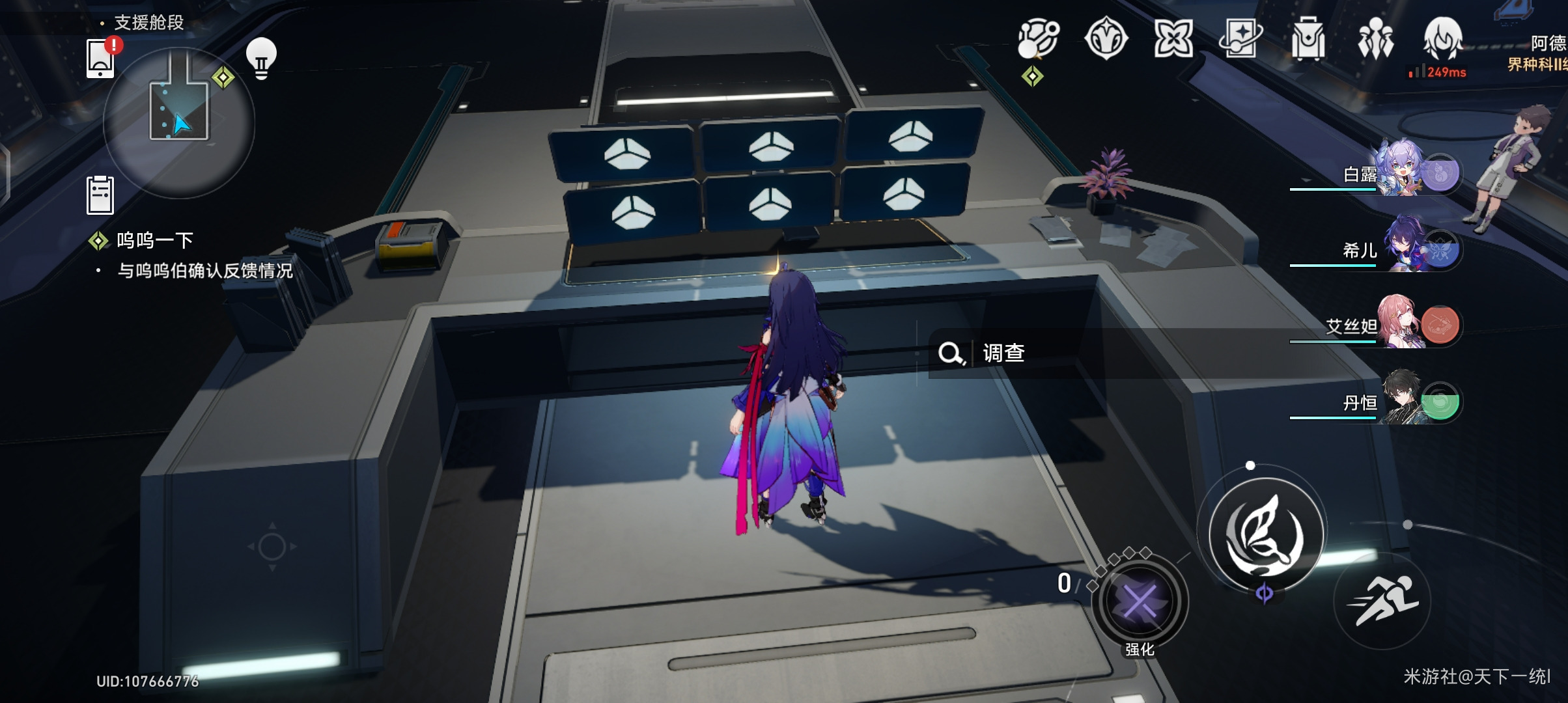
Task: Tap the 调查 investigate prompt
Action: (x=983, y=353)
